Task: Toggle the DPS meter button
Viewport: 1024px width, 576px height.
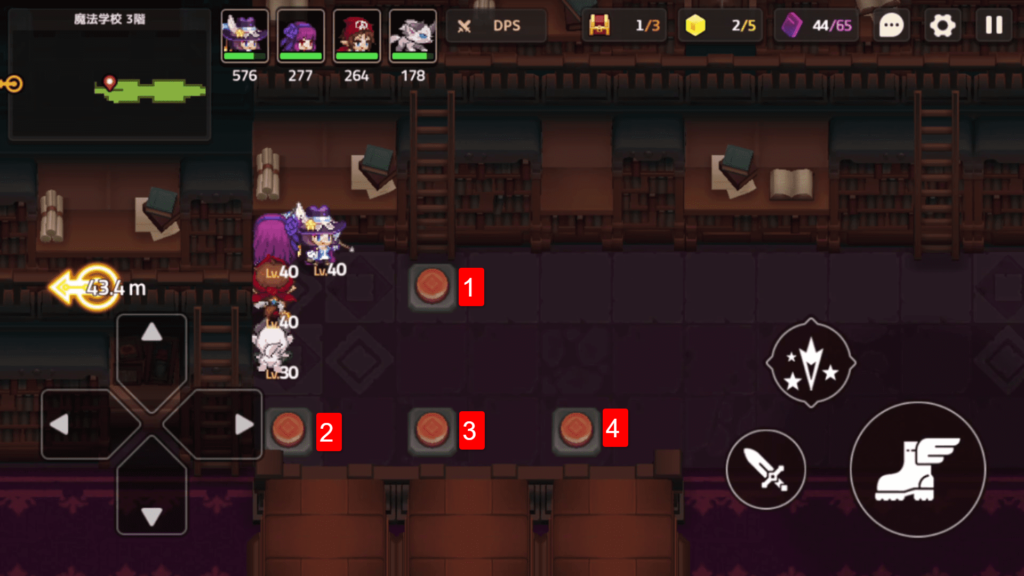Action: [x=496, y=26]
